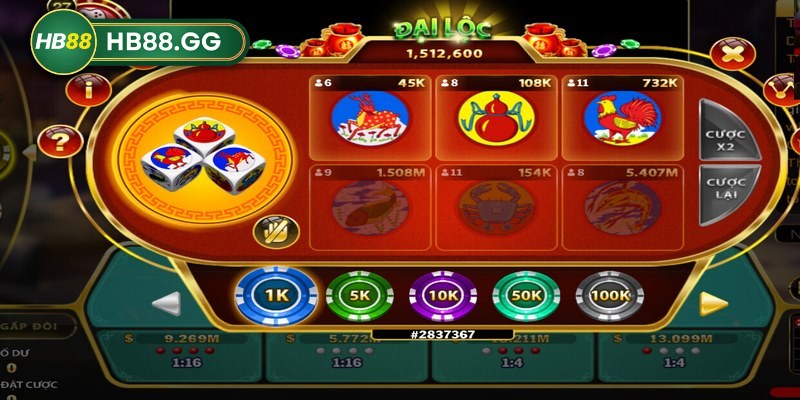Viewport: 800px width, 400px height.
Task: Open the info button
Action: 88,89
